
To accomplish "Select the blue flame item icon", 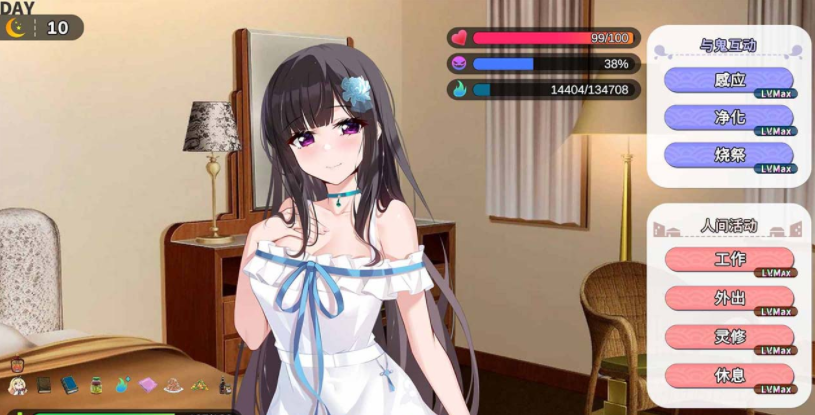I will point(122,385).
